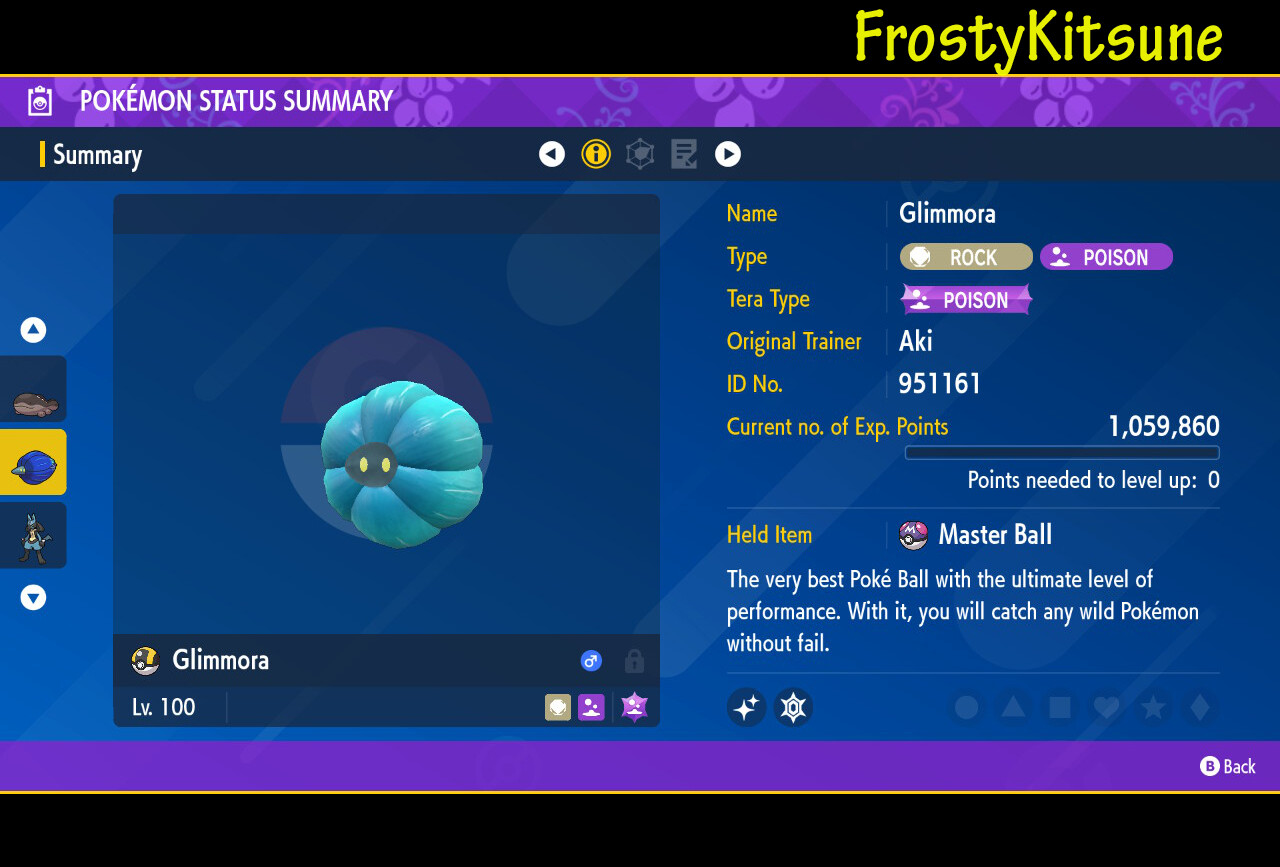Select the moves memo icon in top bar

[684, 154]
